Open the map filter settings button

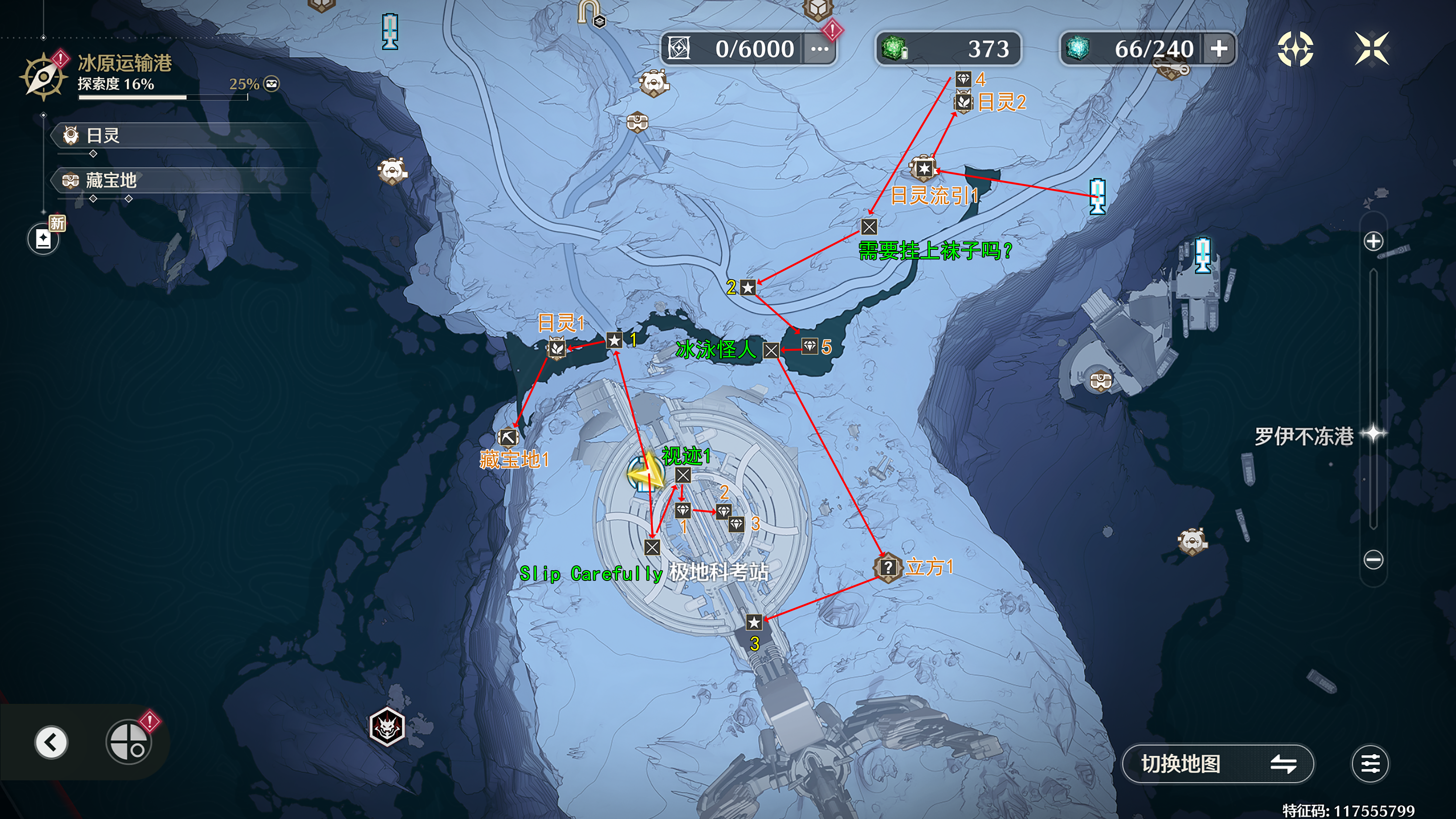click(1370, 764)
